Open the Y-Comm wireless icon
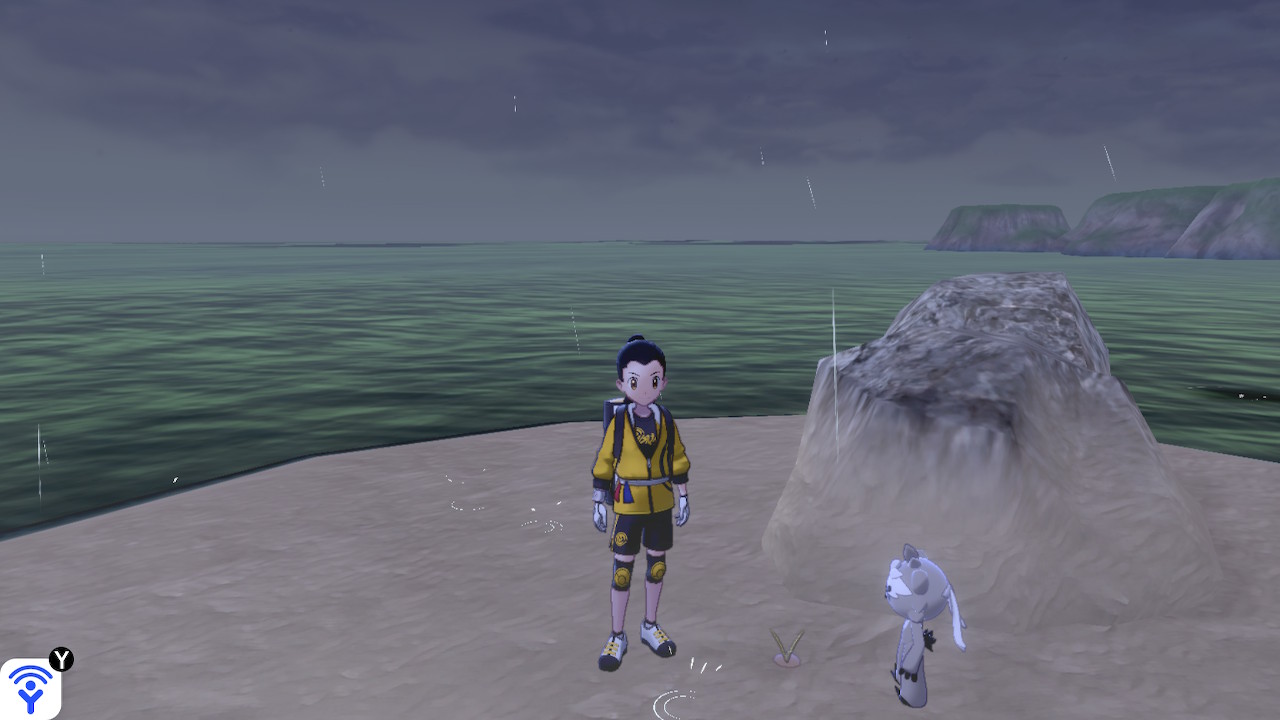Screen dimensions: 1280x720 [31, 687]
